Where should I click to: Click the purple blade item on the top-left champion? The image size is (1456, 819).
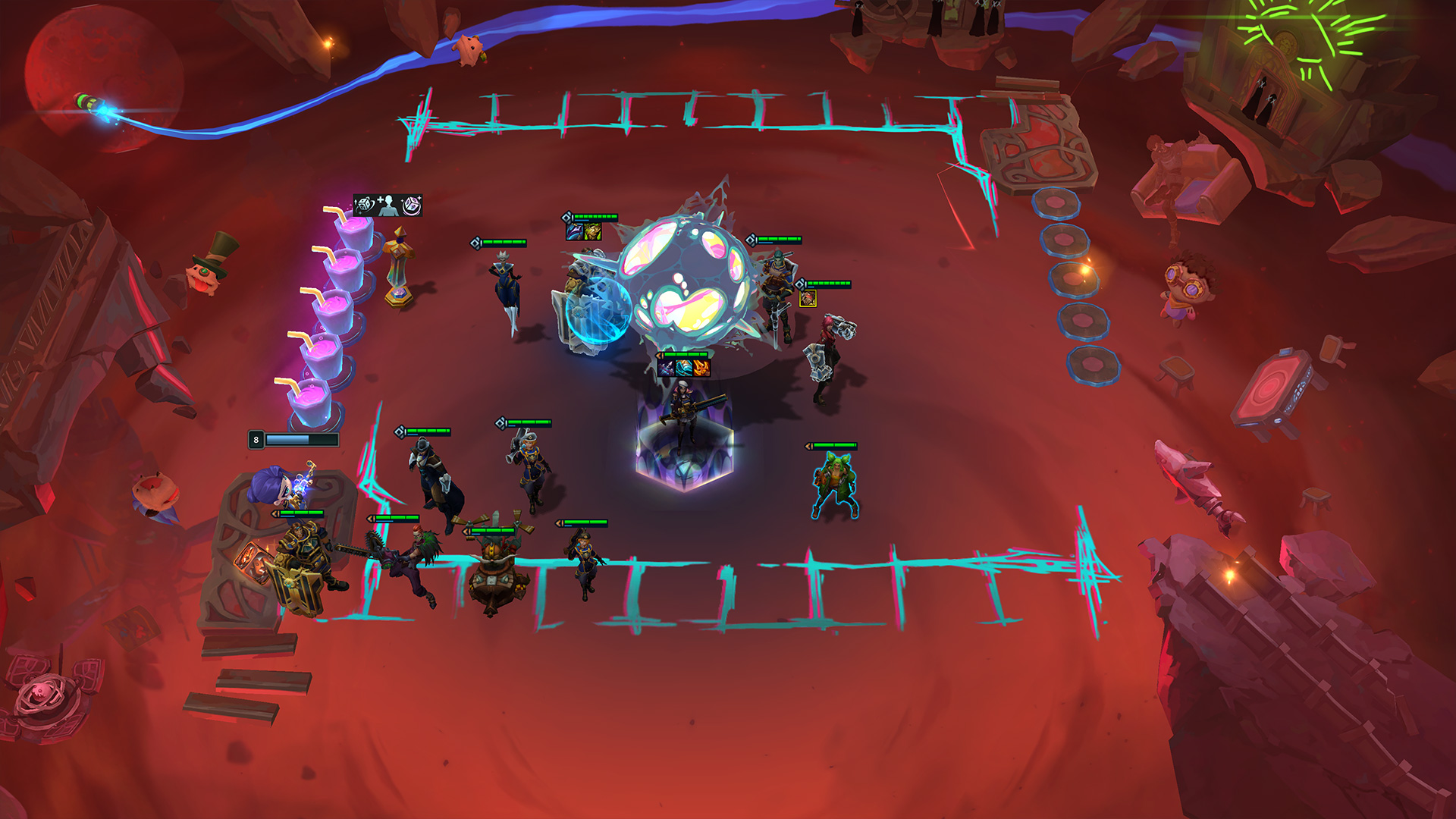coord(574,231)
